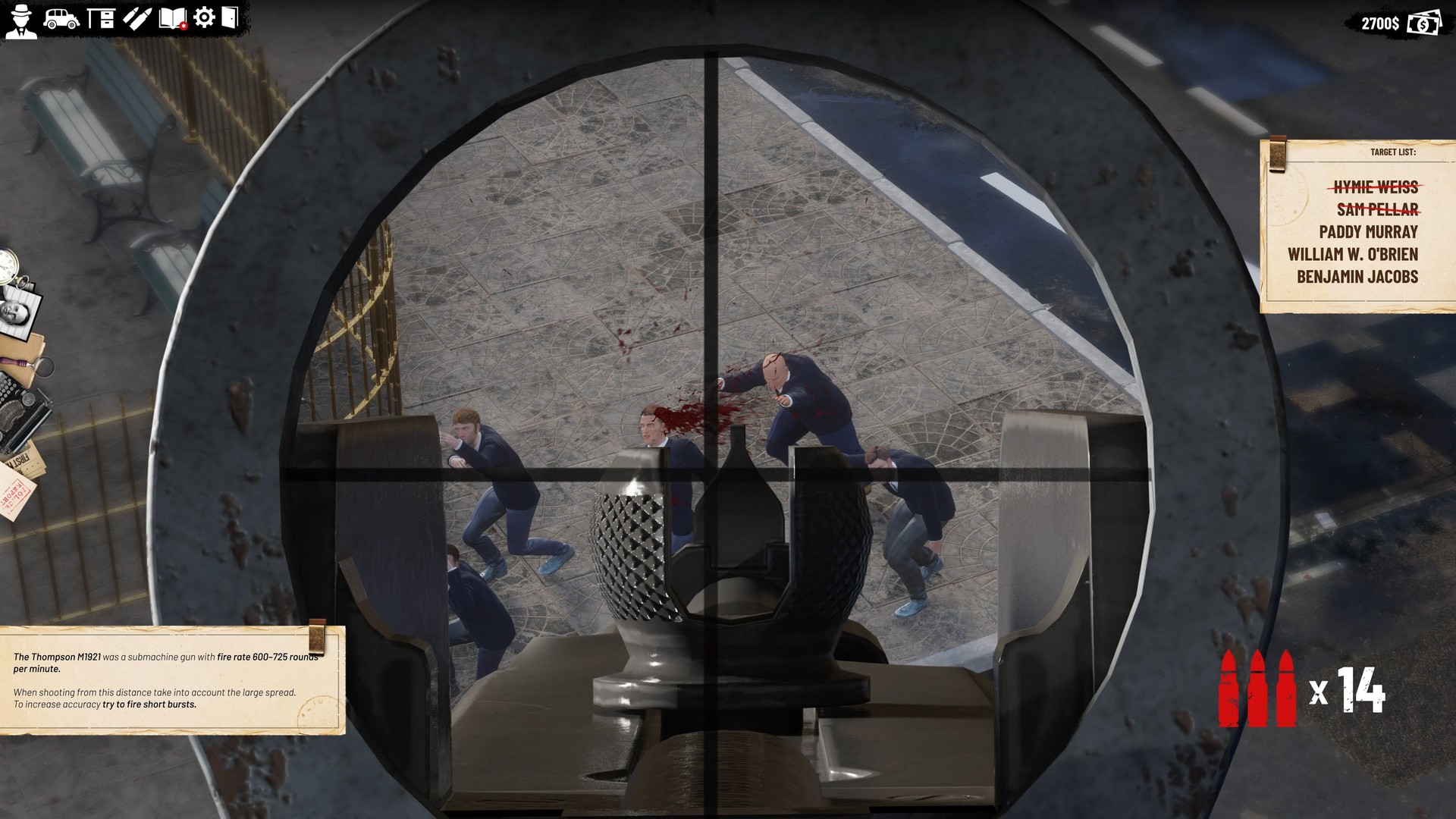Open the desk and filing cabinet icon

coord(100,17)
